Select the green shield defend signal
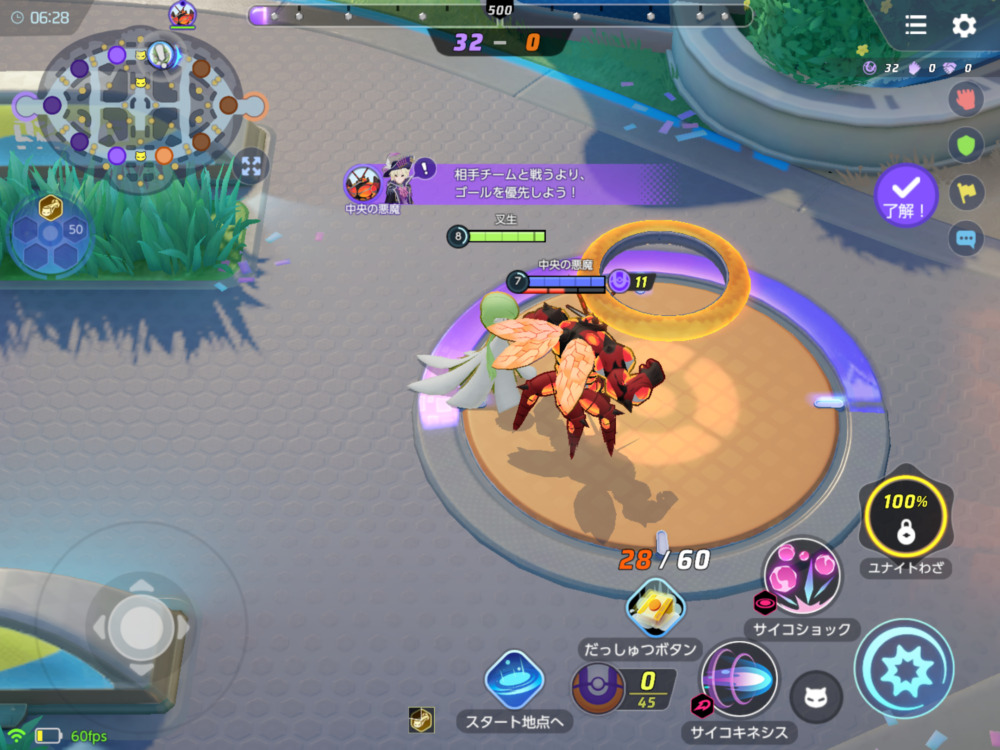The height and width of the screenshot is (750, 1000). point(965,146)
